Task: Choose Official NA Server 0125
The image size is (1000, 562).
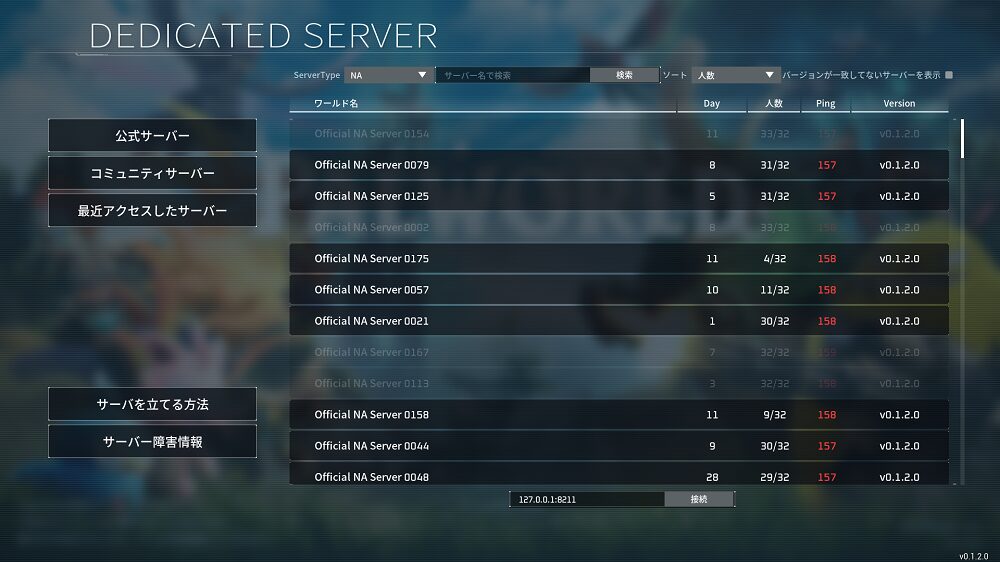Action: (x=618, y=196)
